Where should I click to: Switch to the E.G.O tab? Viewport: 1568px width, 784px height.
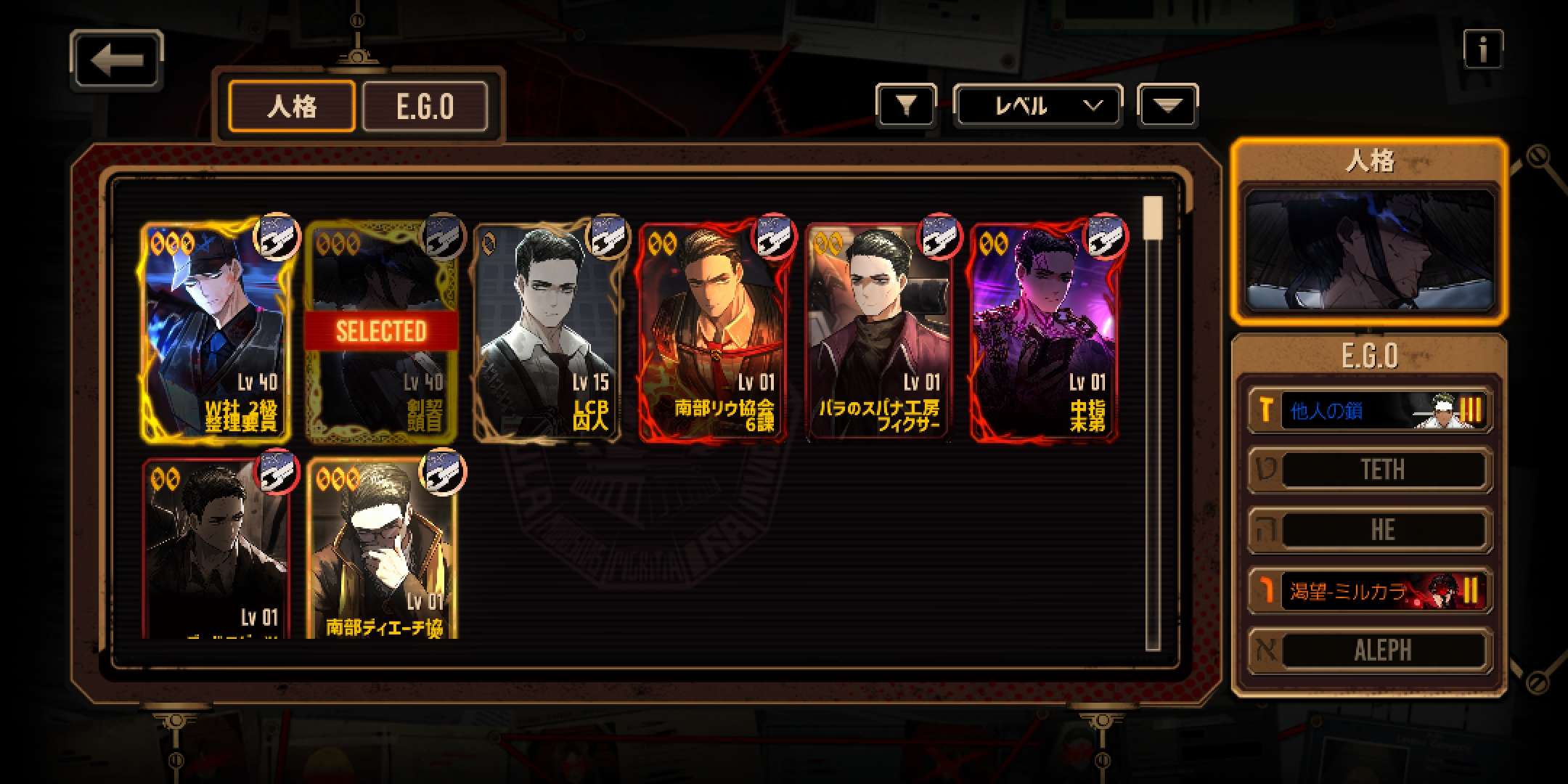click(425, 107)
